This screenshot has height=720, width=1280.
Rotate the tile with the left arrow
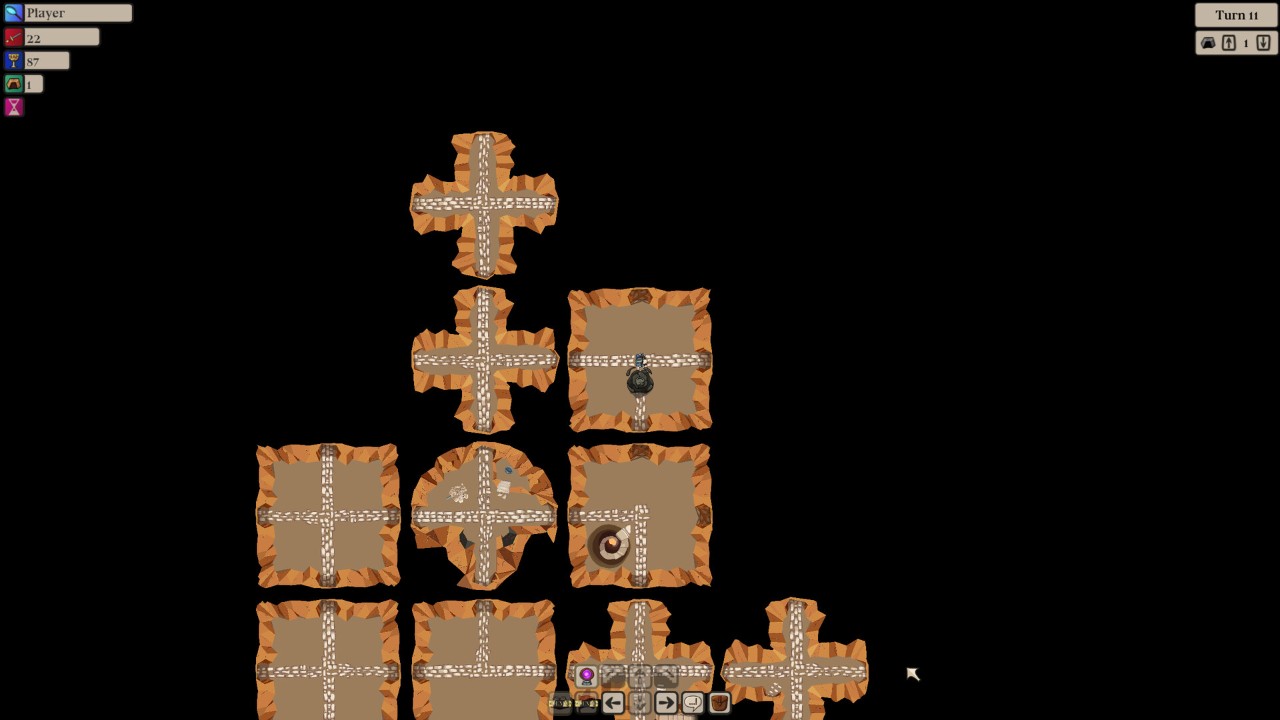coord(613,703)
